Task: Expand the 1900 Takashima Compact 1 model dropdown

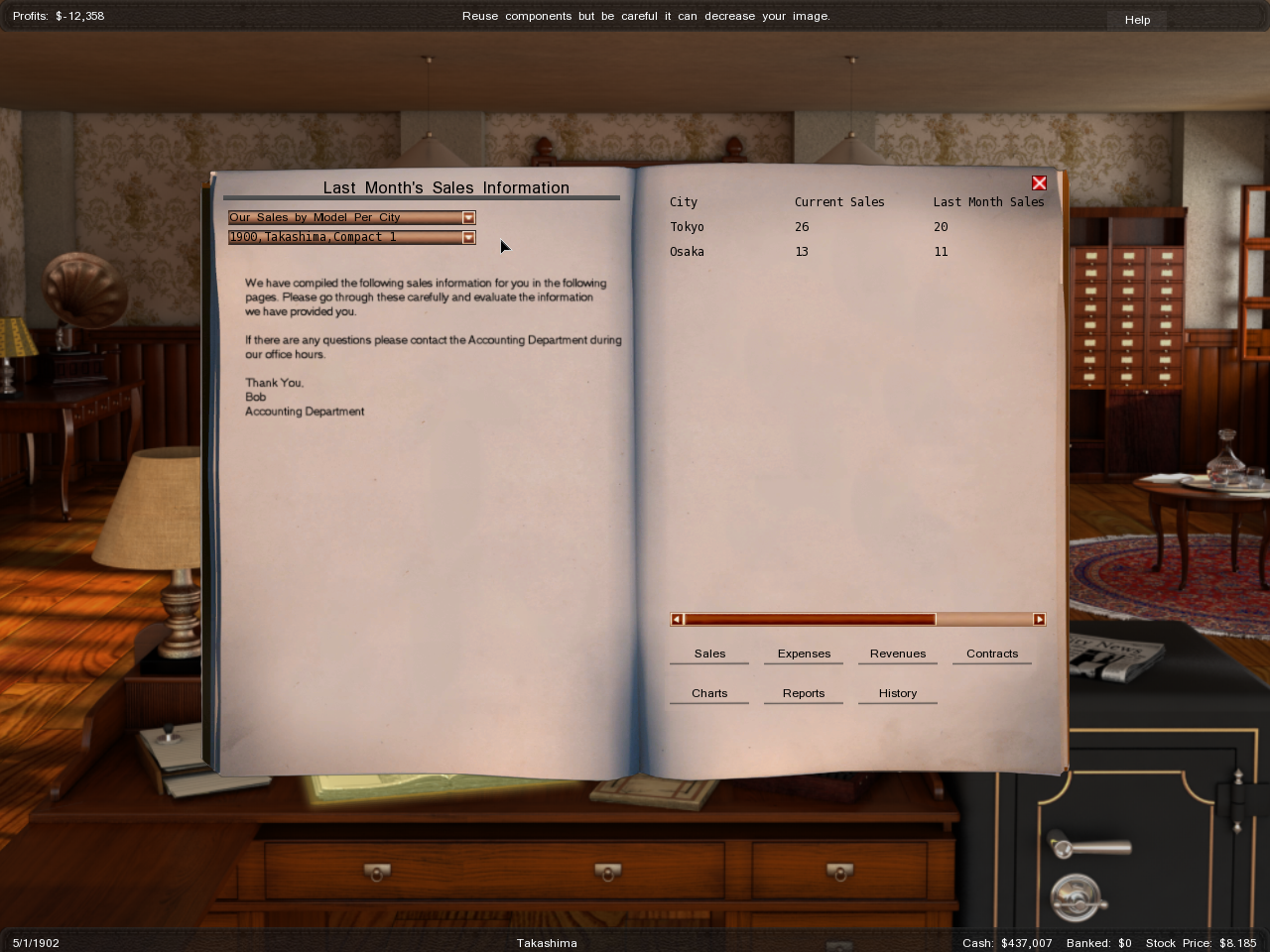Action: click(x=468, y=238)
